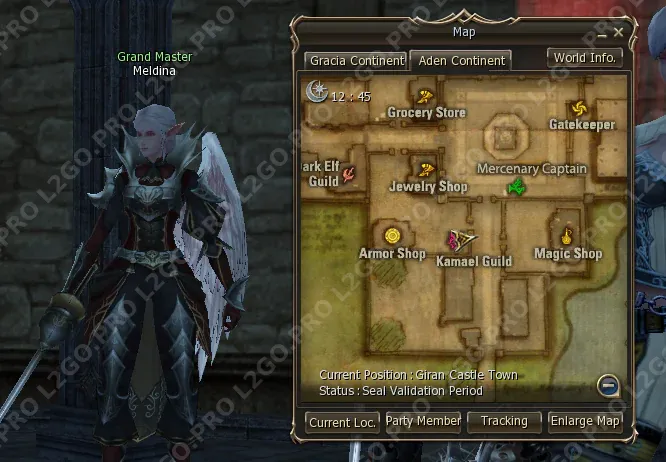Minimize the Map window
Viewport: 666px width, 462px height.
pos(603,33)
